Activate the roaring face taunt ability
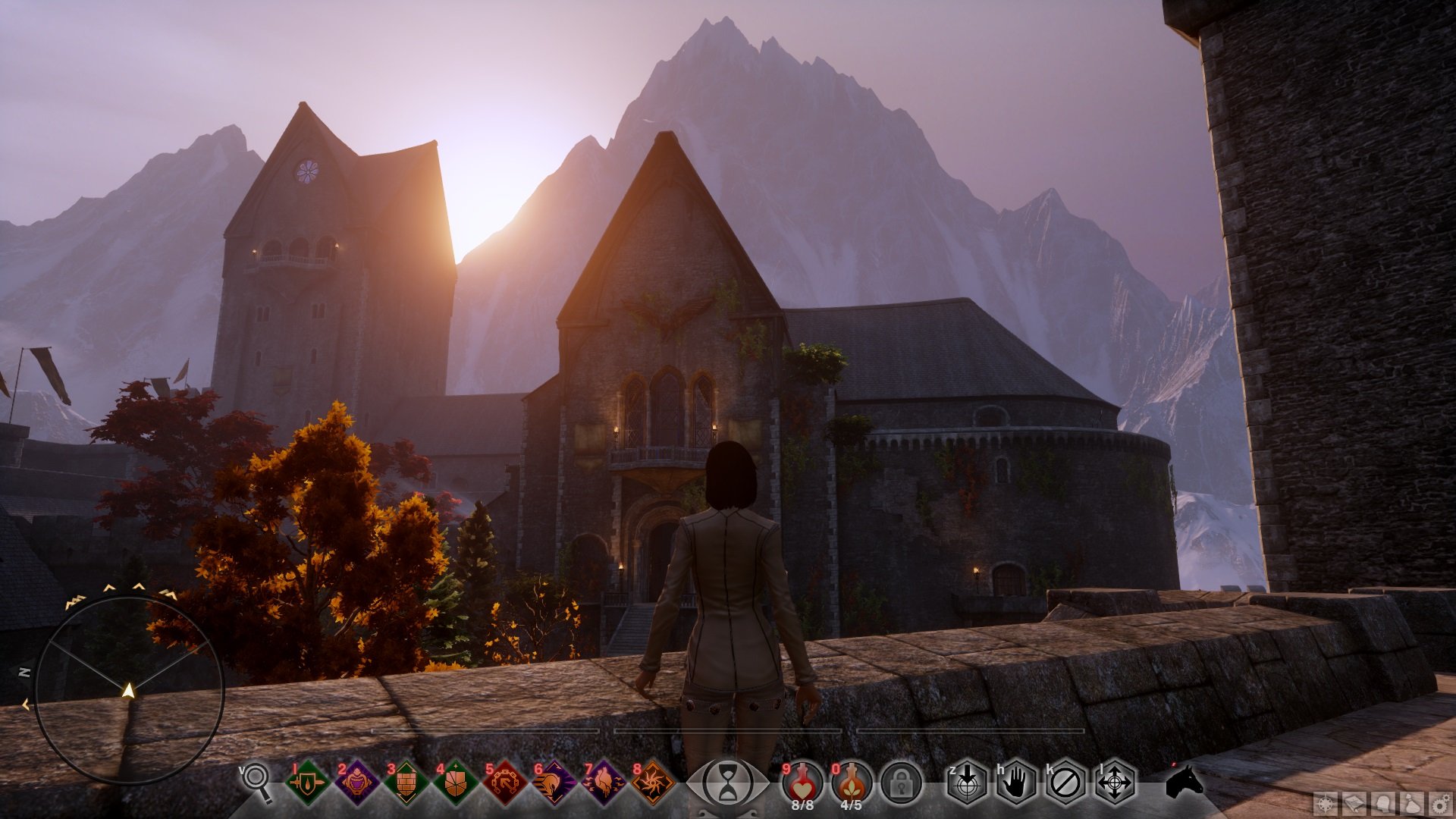The height and width of the screenshot is (819, 1456). click(357, 783)
